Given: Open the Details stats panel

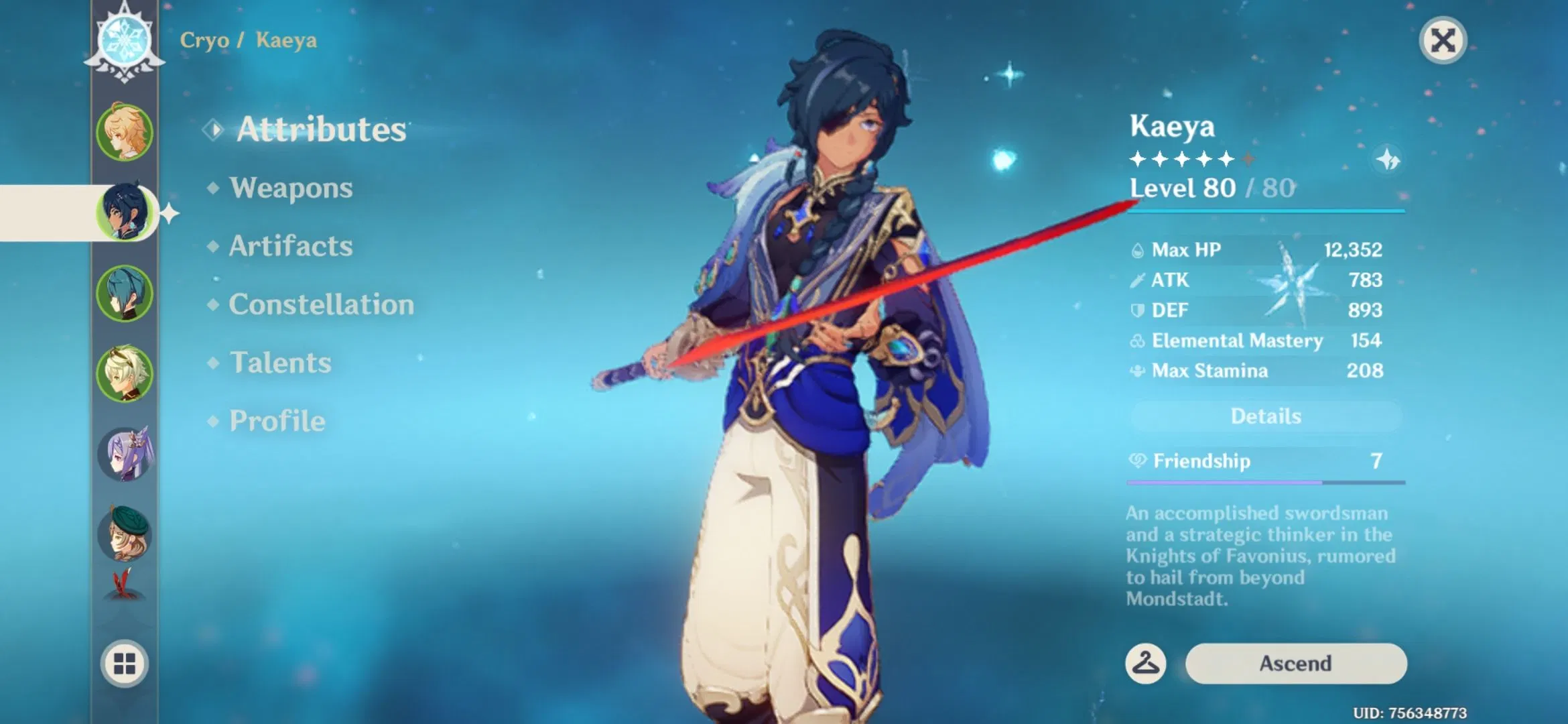Looking at the screenshot, I should tap(1264, 416).
